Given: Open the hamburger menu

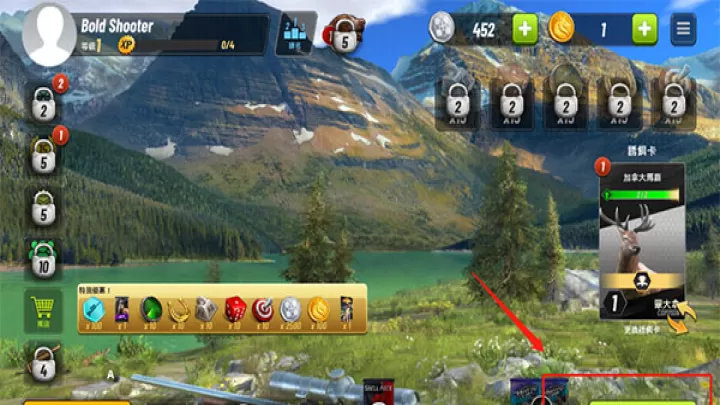Looking at the screenshot, I should click(x=684, y=29).
